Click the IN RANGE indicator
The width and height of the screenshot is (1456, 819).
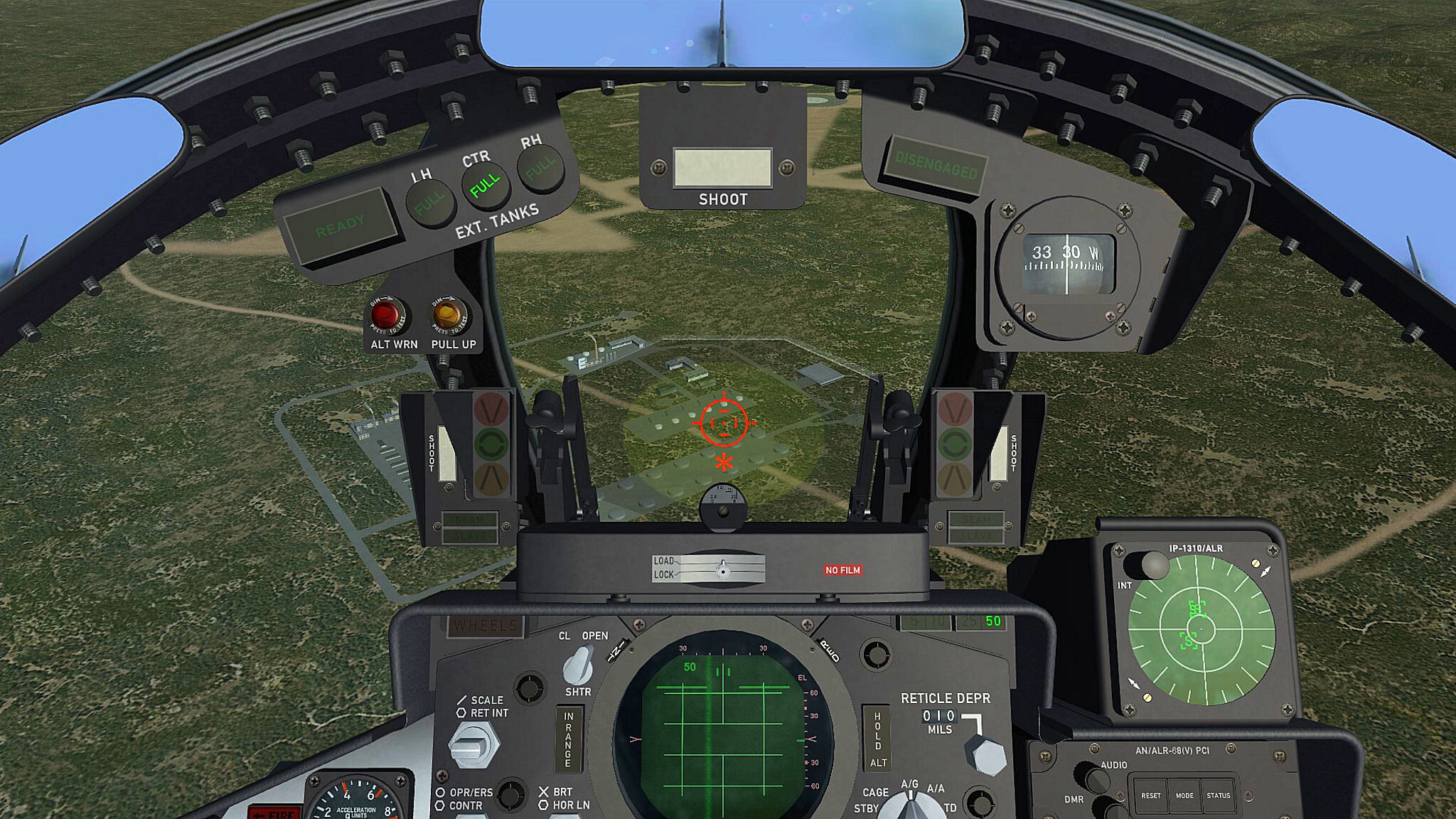click(x=569, y=739)
